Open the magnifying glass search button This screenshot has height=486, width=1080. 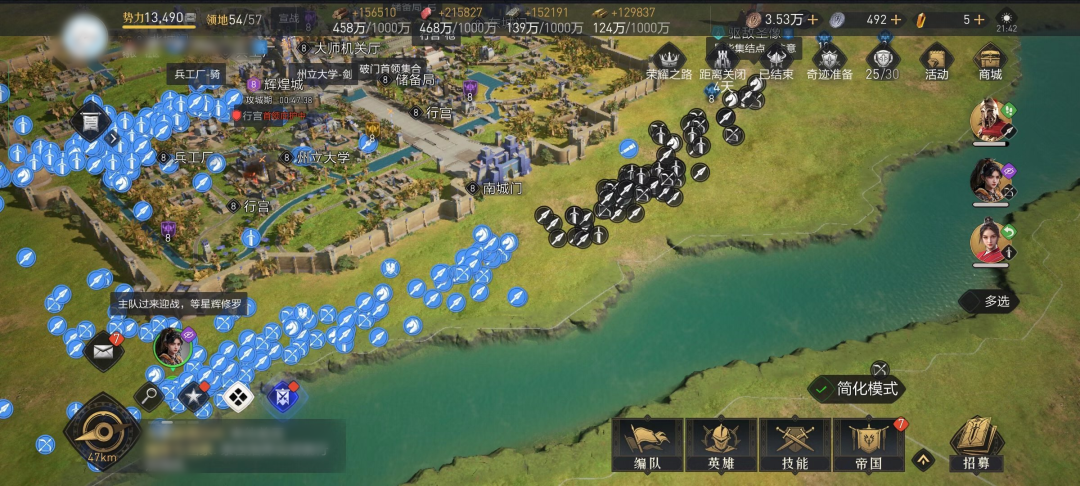coord(150,396)
